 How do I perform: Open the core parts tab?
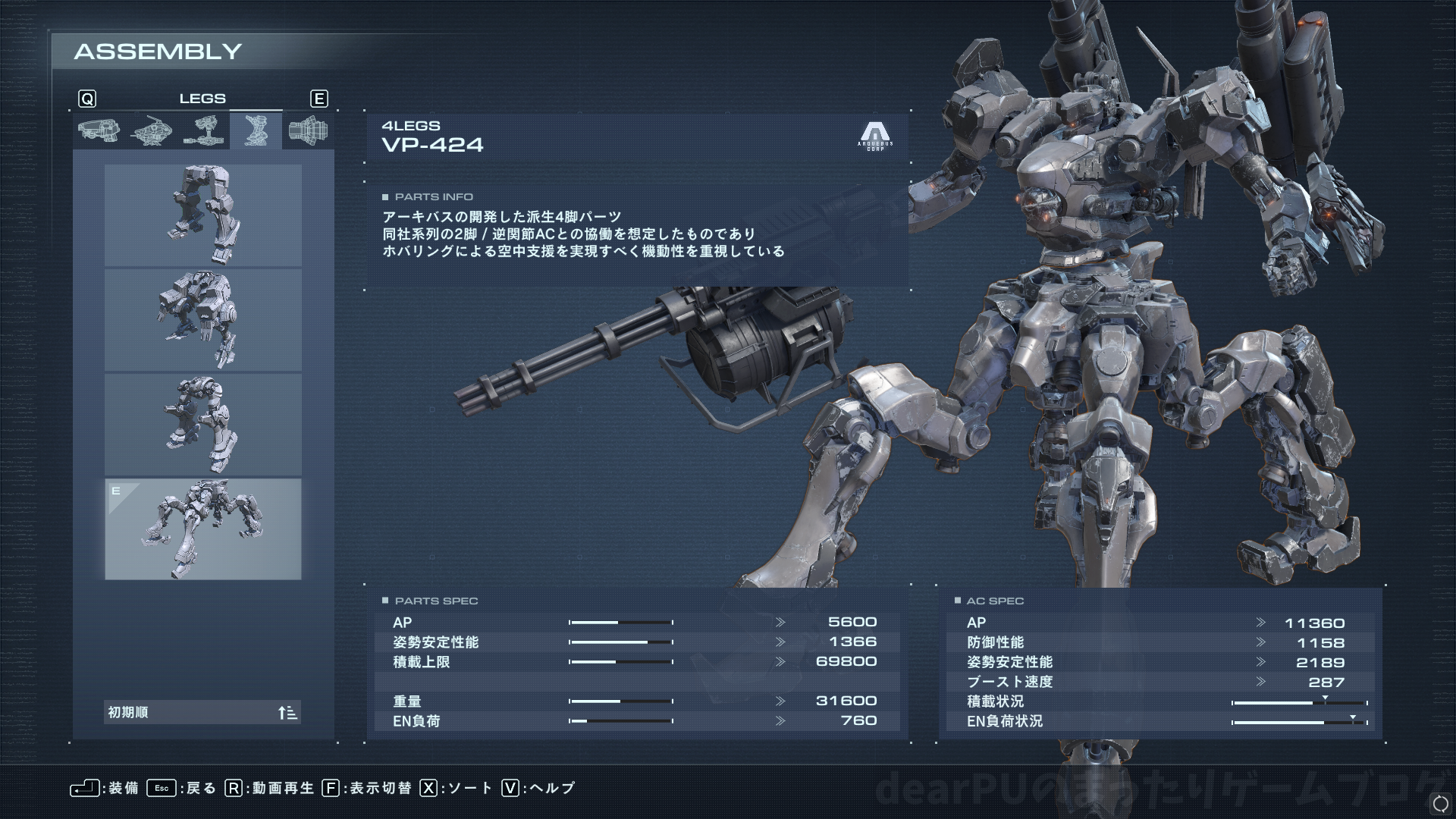coord(151,130)
